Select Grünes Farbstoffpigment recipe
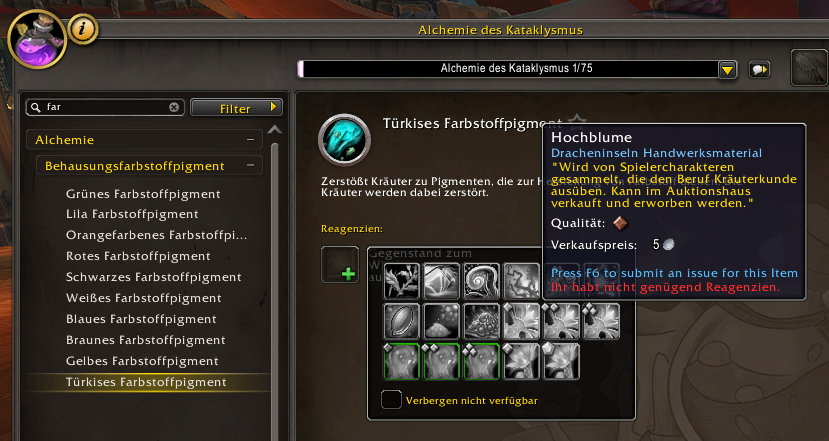The image size is (829, 441). [x=143, y=193]
